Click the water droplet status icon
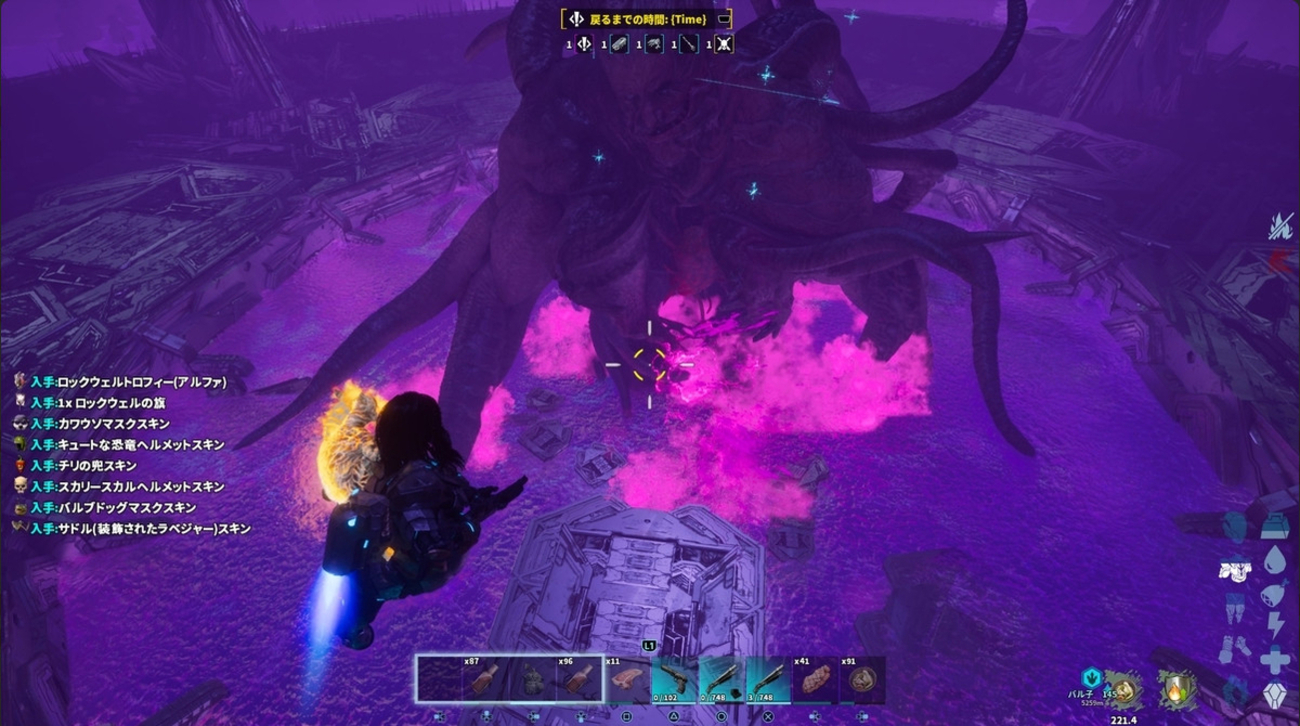The image size is (1300, 726). 1274,559
